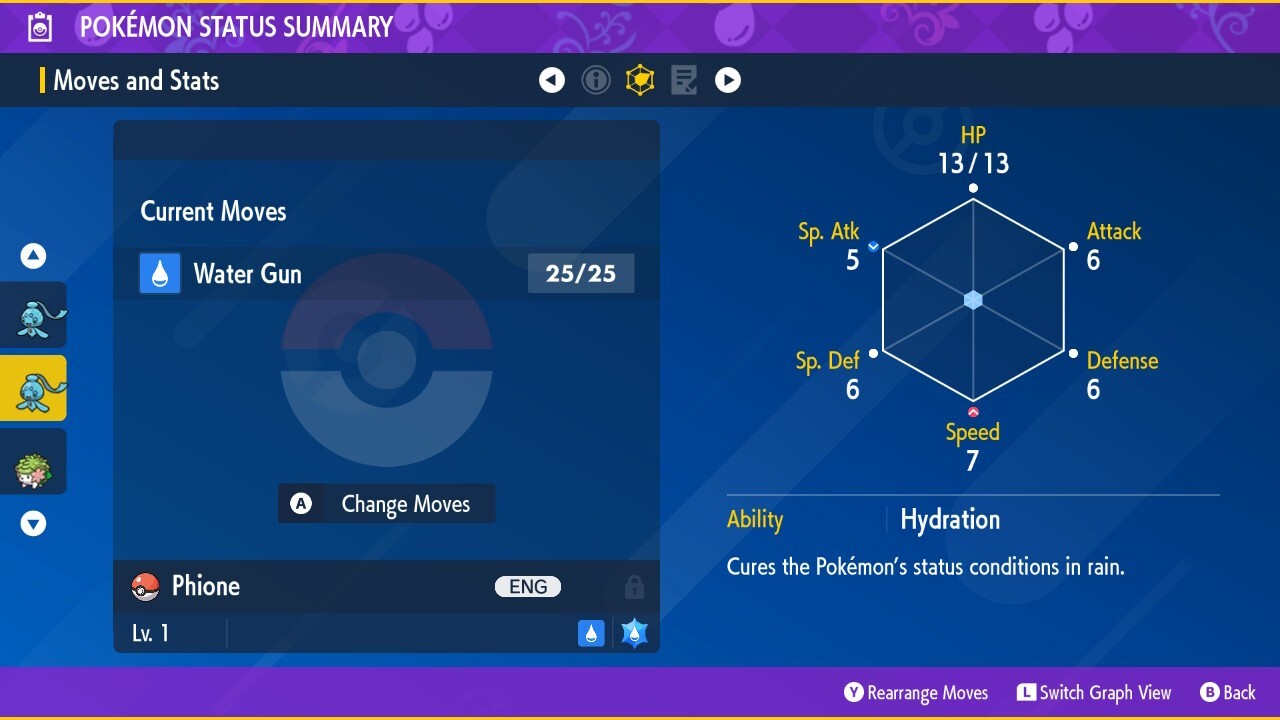Open the Pokémon info page icon
This screenshot has width=1280, height=720.
click(596, 80)
